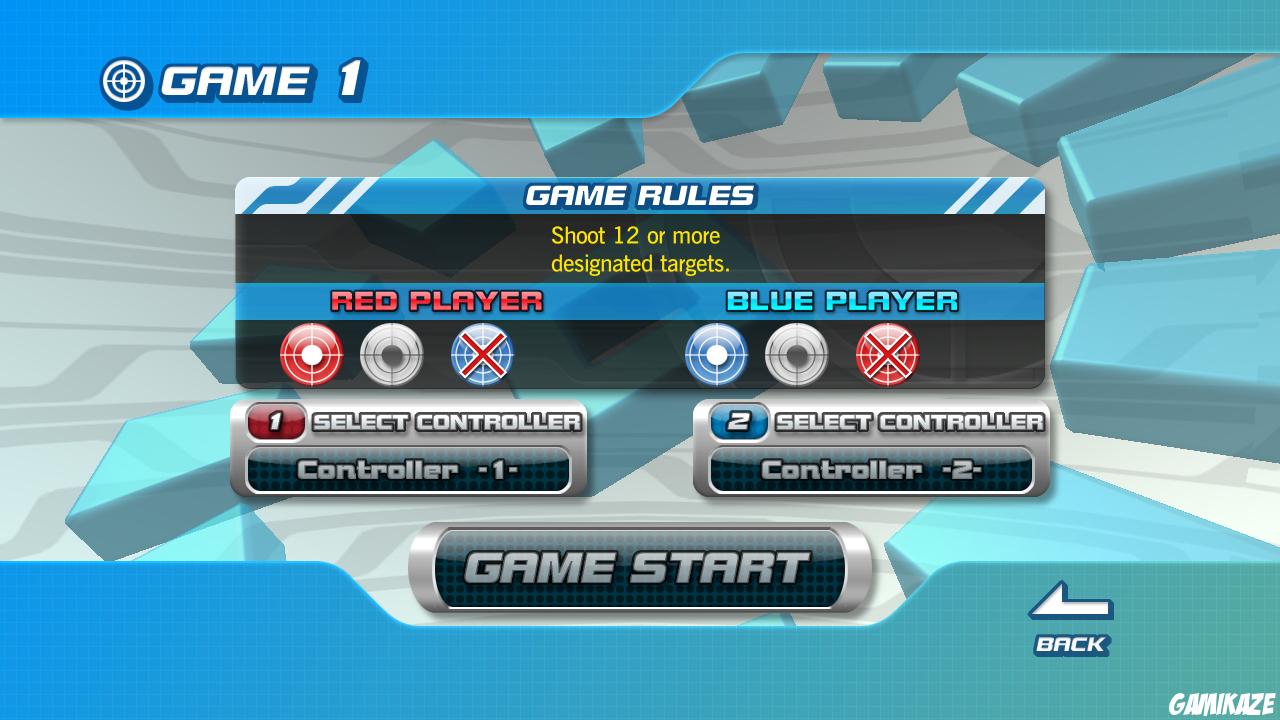Screen dimensions: 1280x720
Task: Open the Controller -1- selector
Action: tap(407, 469)
